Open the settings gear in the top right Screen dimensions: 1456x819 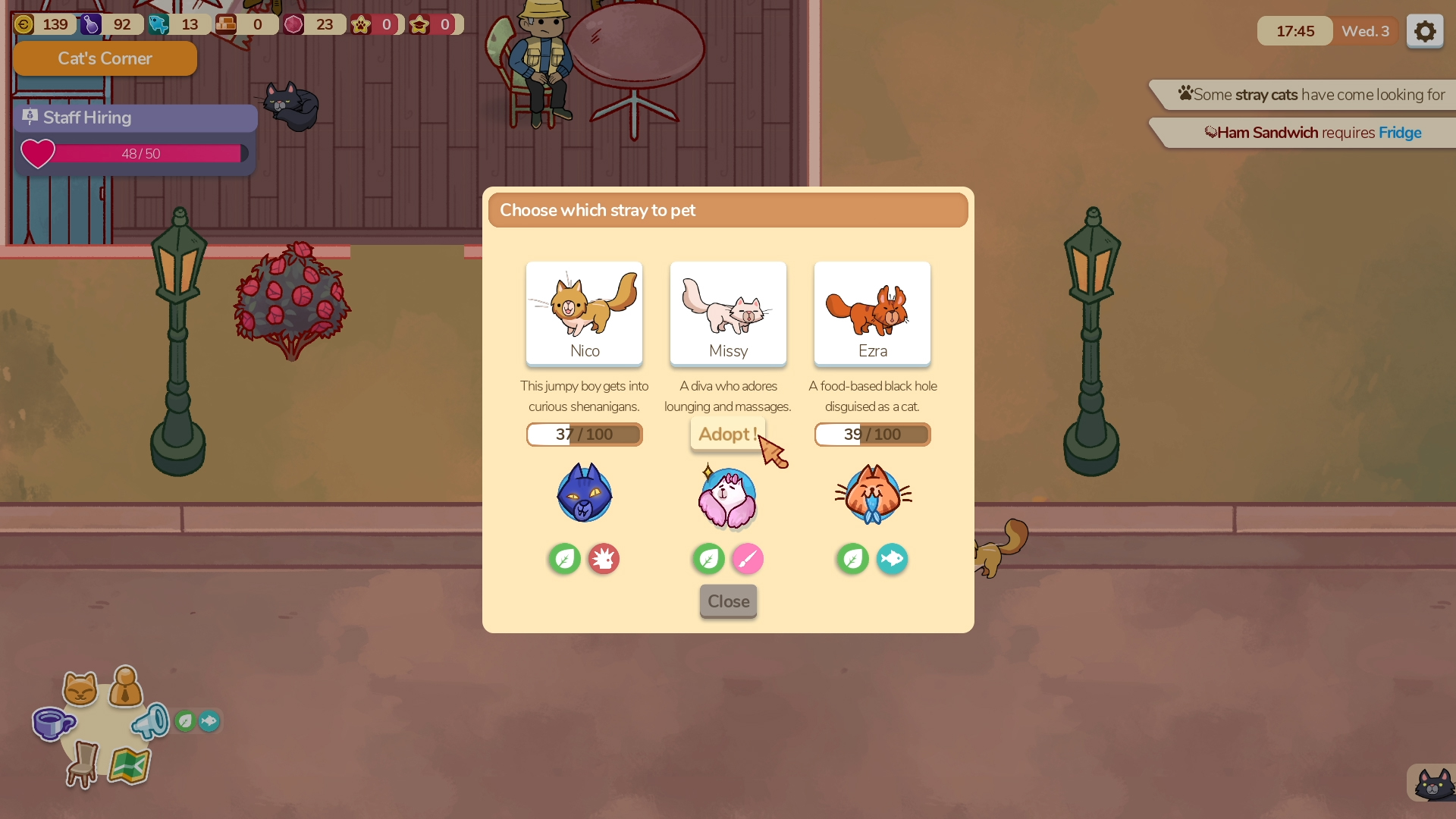click(1424, 31)
